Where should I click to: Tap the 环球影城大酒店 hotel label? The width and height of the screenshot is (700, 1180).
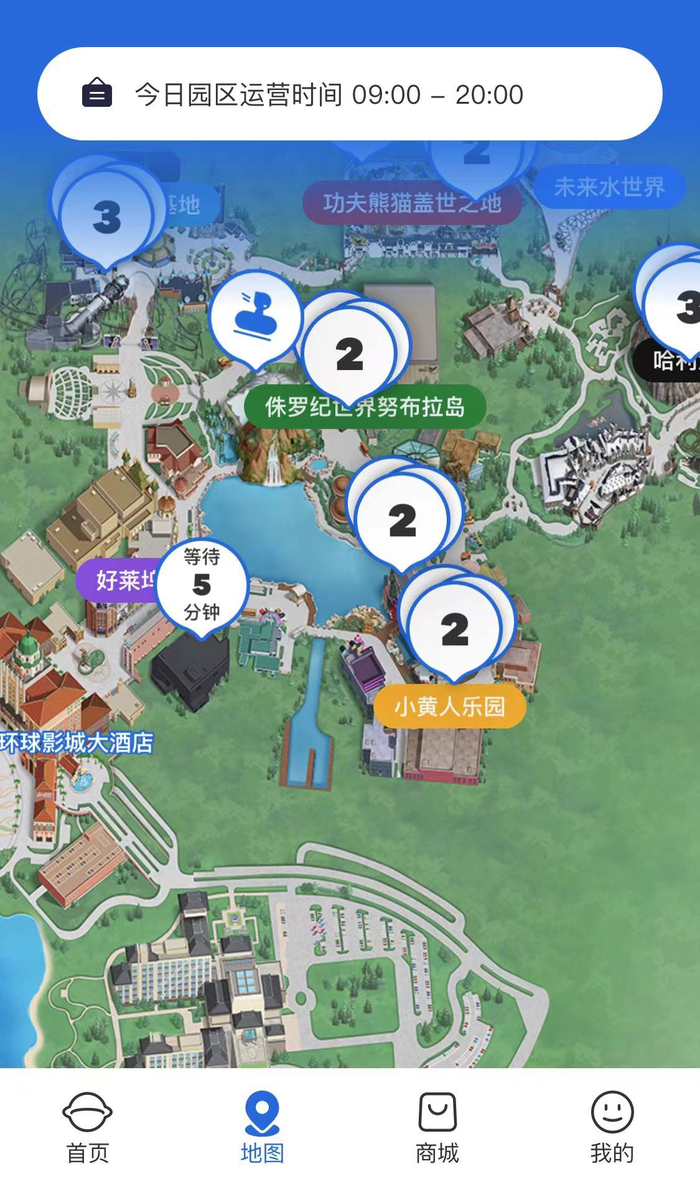pyautogui.click(x=76, y=743)
